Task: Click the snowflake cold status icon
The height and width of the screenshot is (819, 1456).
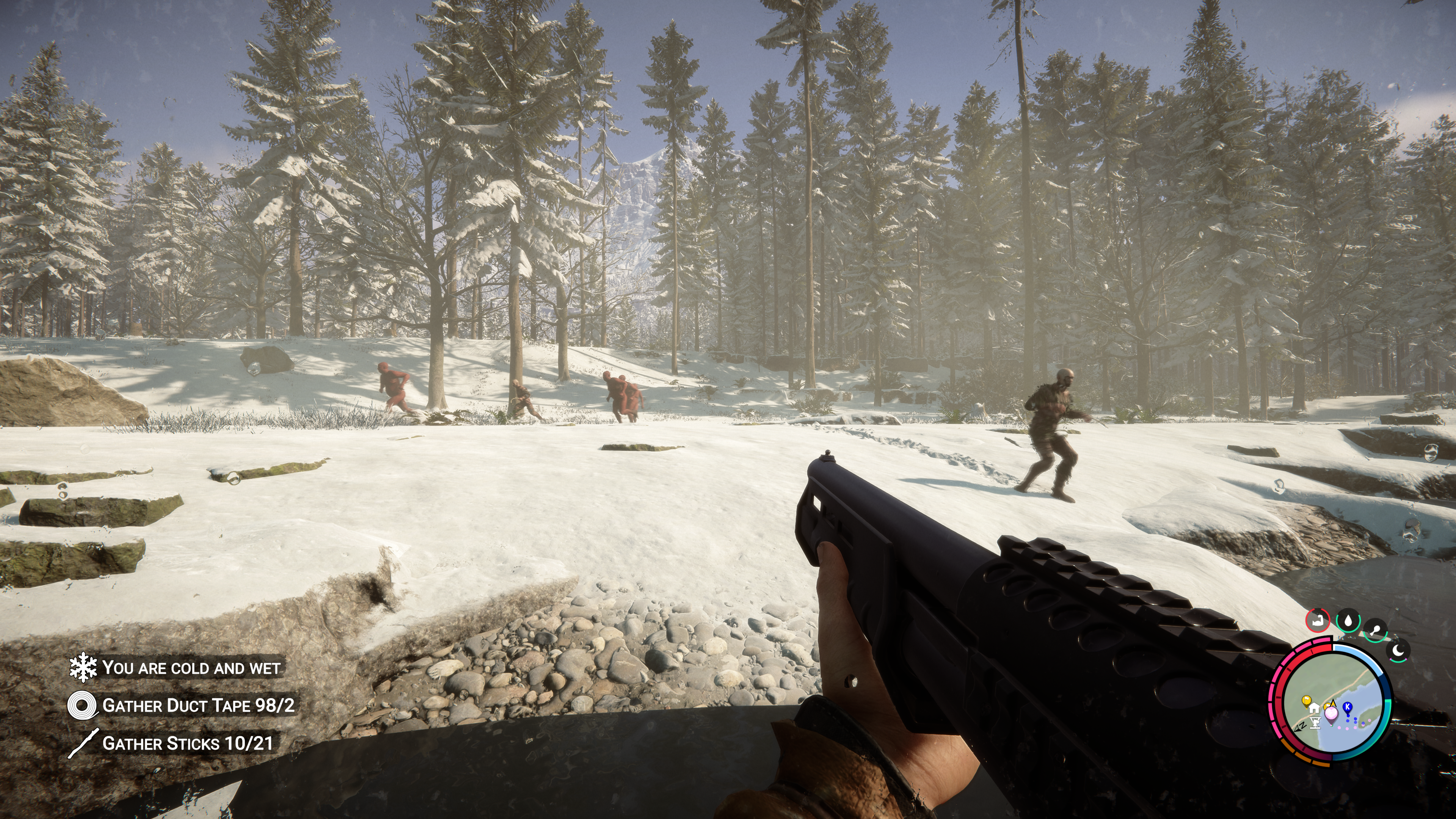Action: click(83, 667)
